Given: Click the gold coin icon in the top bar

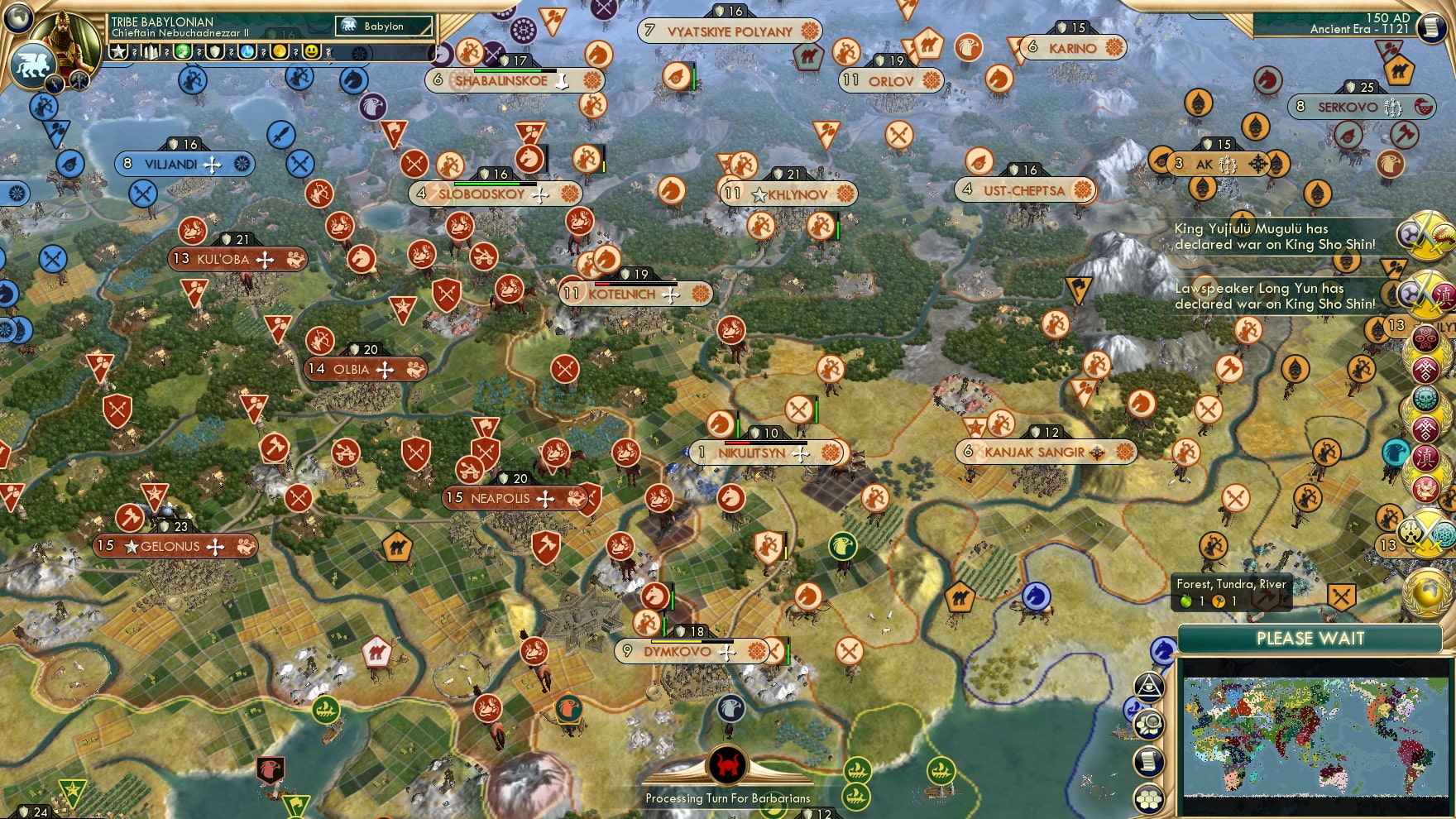Looking at the screenshot, I should click(280, 51).
